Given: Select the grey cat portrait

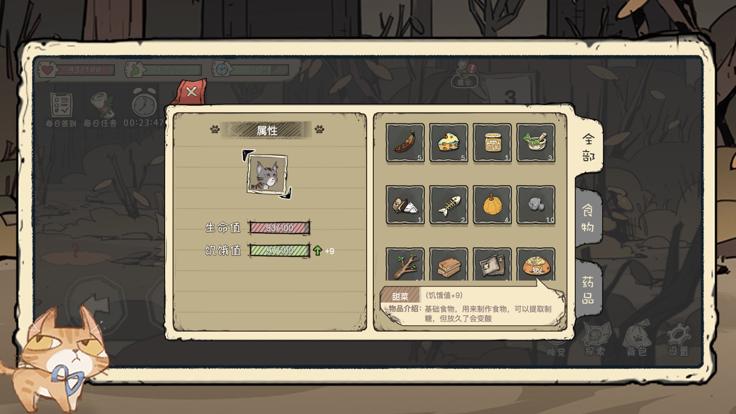Looking at the screenshot, I should pyautogui.click(x=268, y=173).
